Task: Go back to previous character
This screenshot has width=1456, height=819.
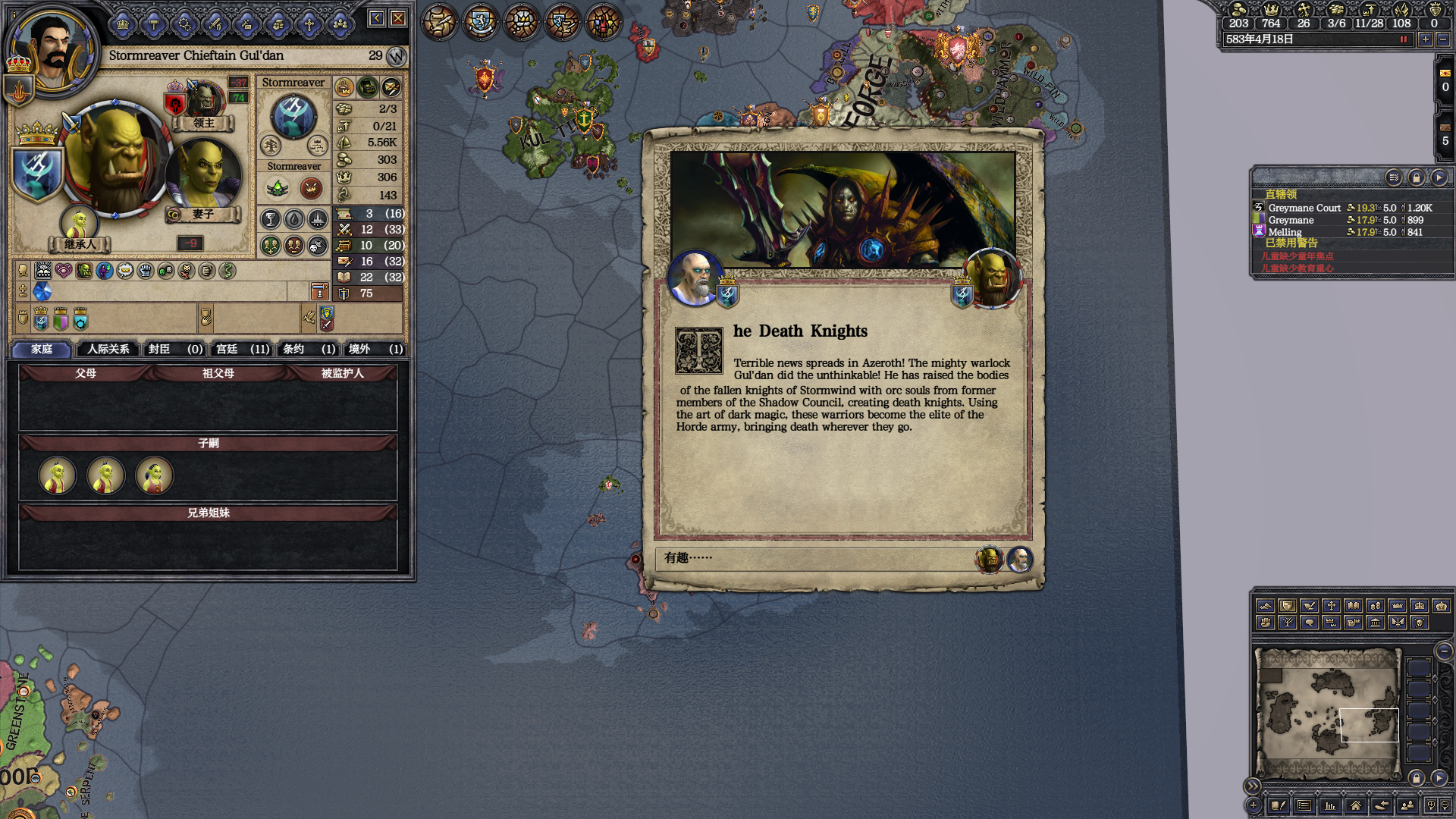Action: point(376,18)
